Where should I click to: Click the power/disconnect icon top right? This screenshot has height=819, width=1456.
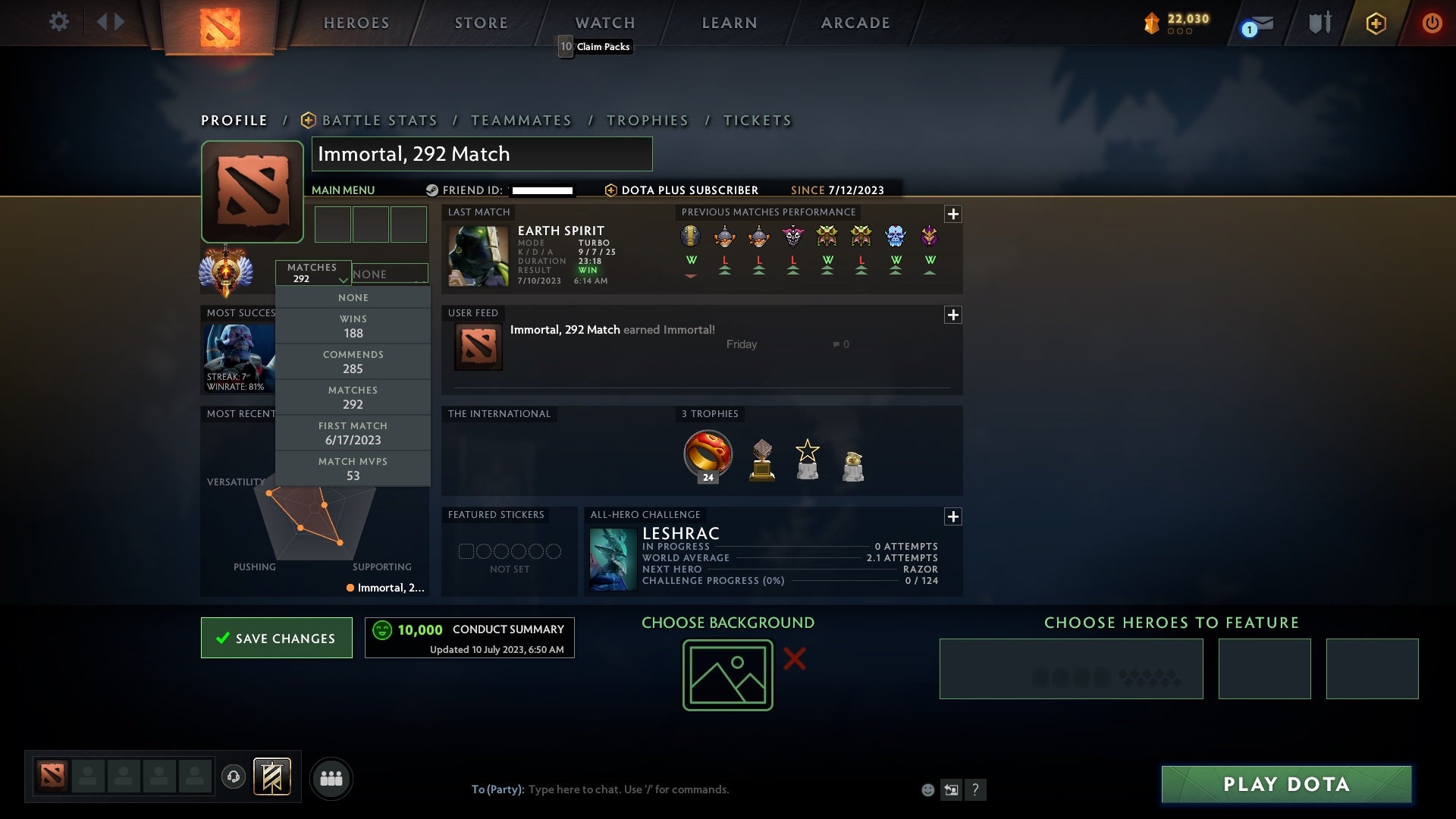click(1432, 22)
